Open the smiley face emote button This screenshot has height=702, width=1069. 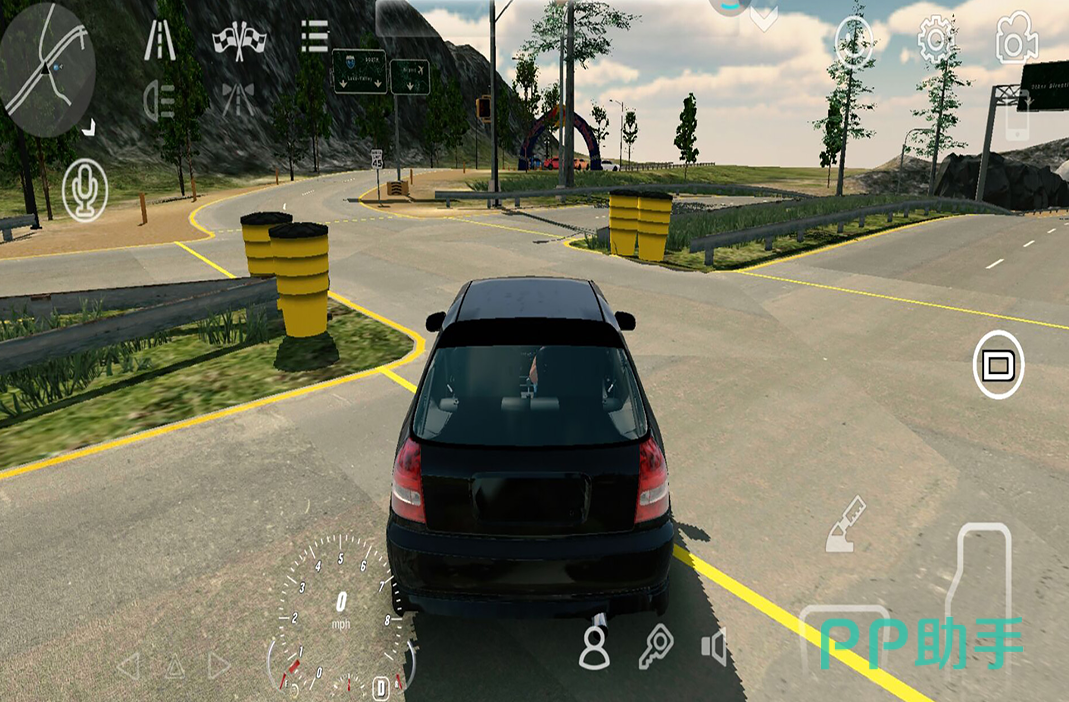854,40
